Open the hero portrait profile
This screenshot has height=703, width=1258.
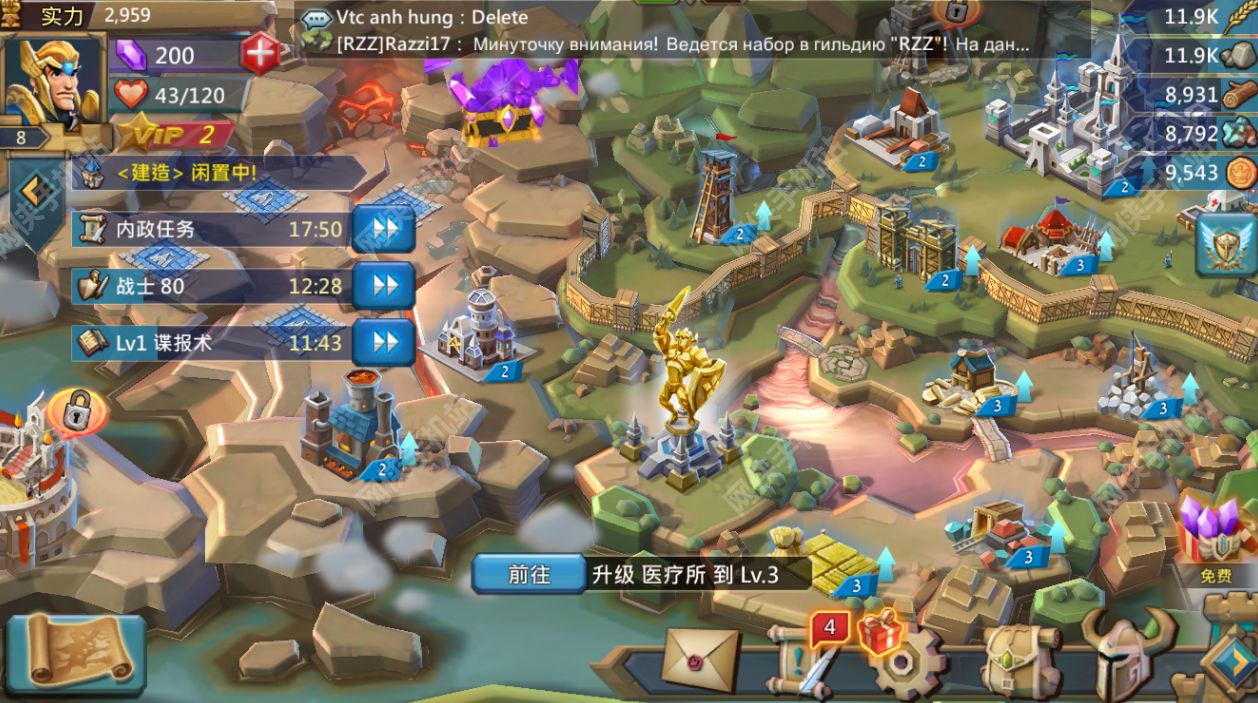click(54, 82)
